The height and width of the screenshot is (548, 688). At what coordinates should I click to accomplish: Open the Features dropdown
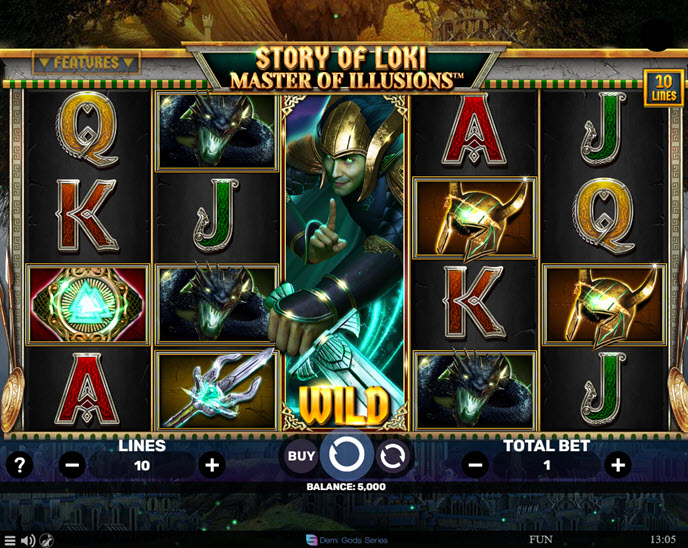click(86, 62)
